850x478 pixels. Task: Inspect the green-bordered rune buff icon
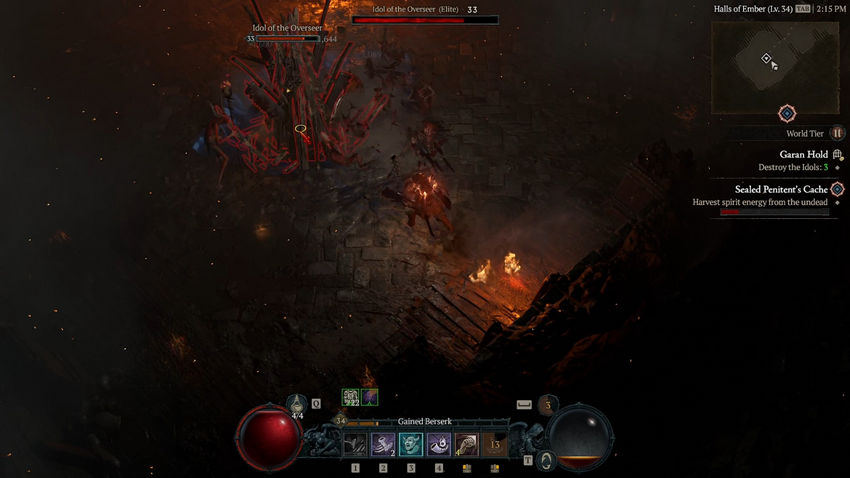click(350, 397)
